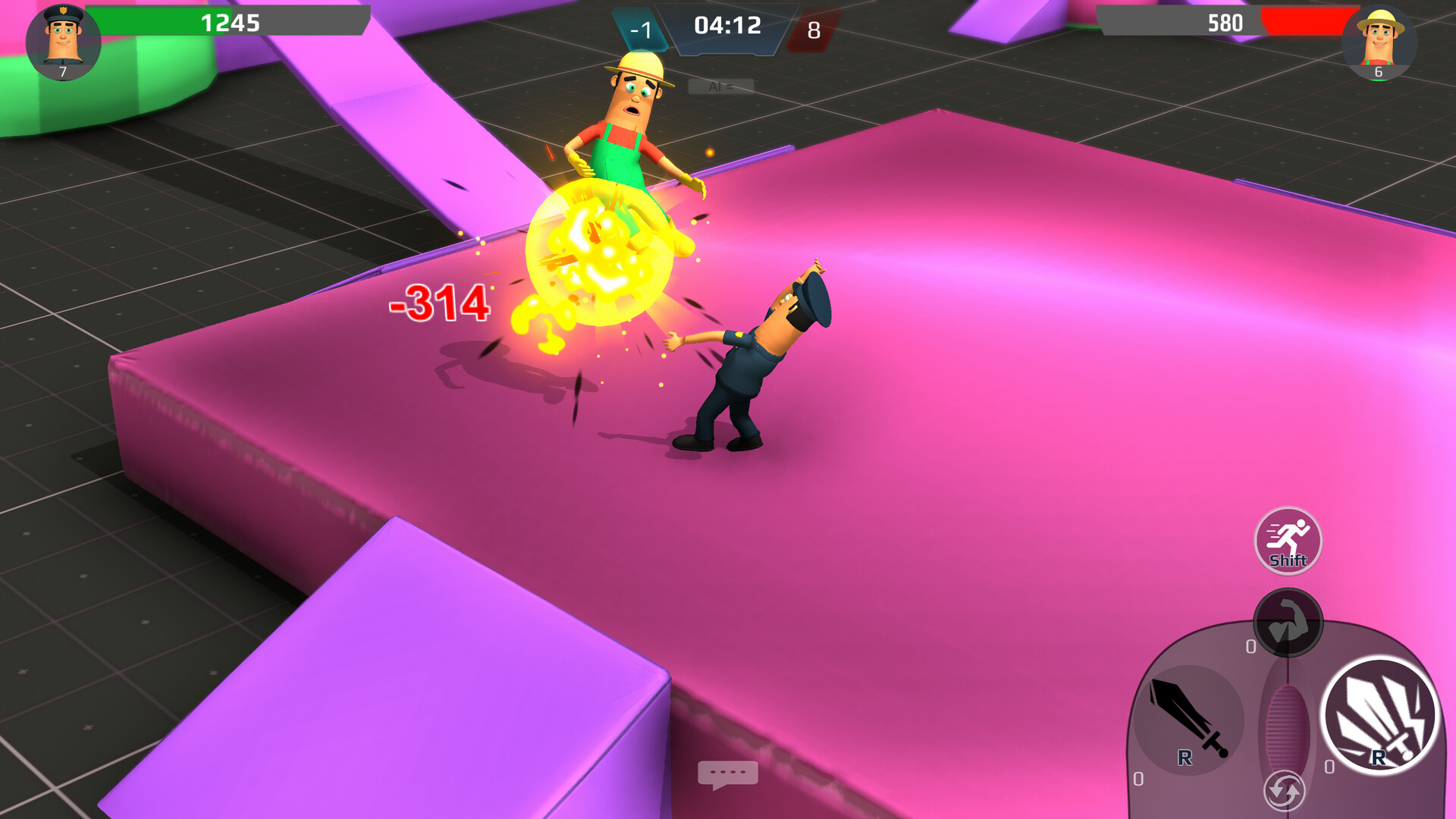Toggle the blue team score marker showing -1
The height and width of the screenshot is (819, 1456).
(x=643, y=29)
